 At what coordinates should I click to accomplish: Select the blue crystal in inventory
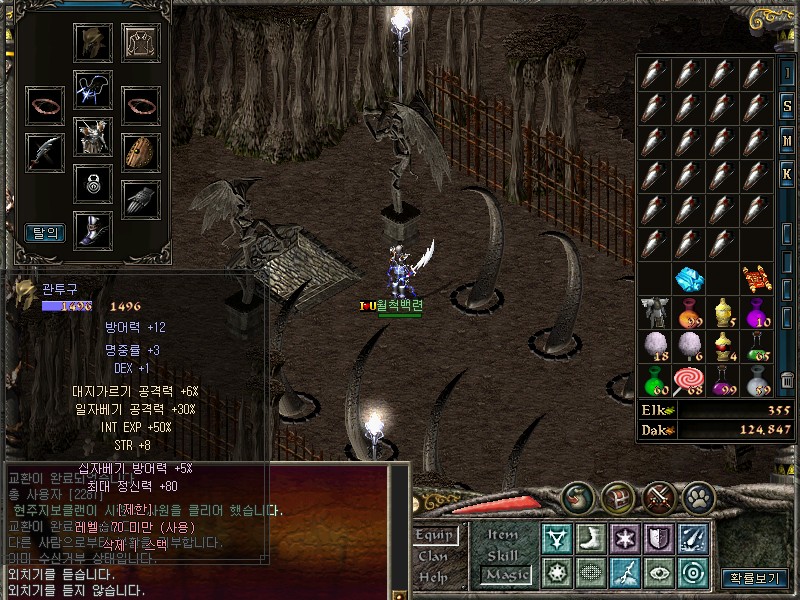coord(689,278)
